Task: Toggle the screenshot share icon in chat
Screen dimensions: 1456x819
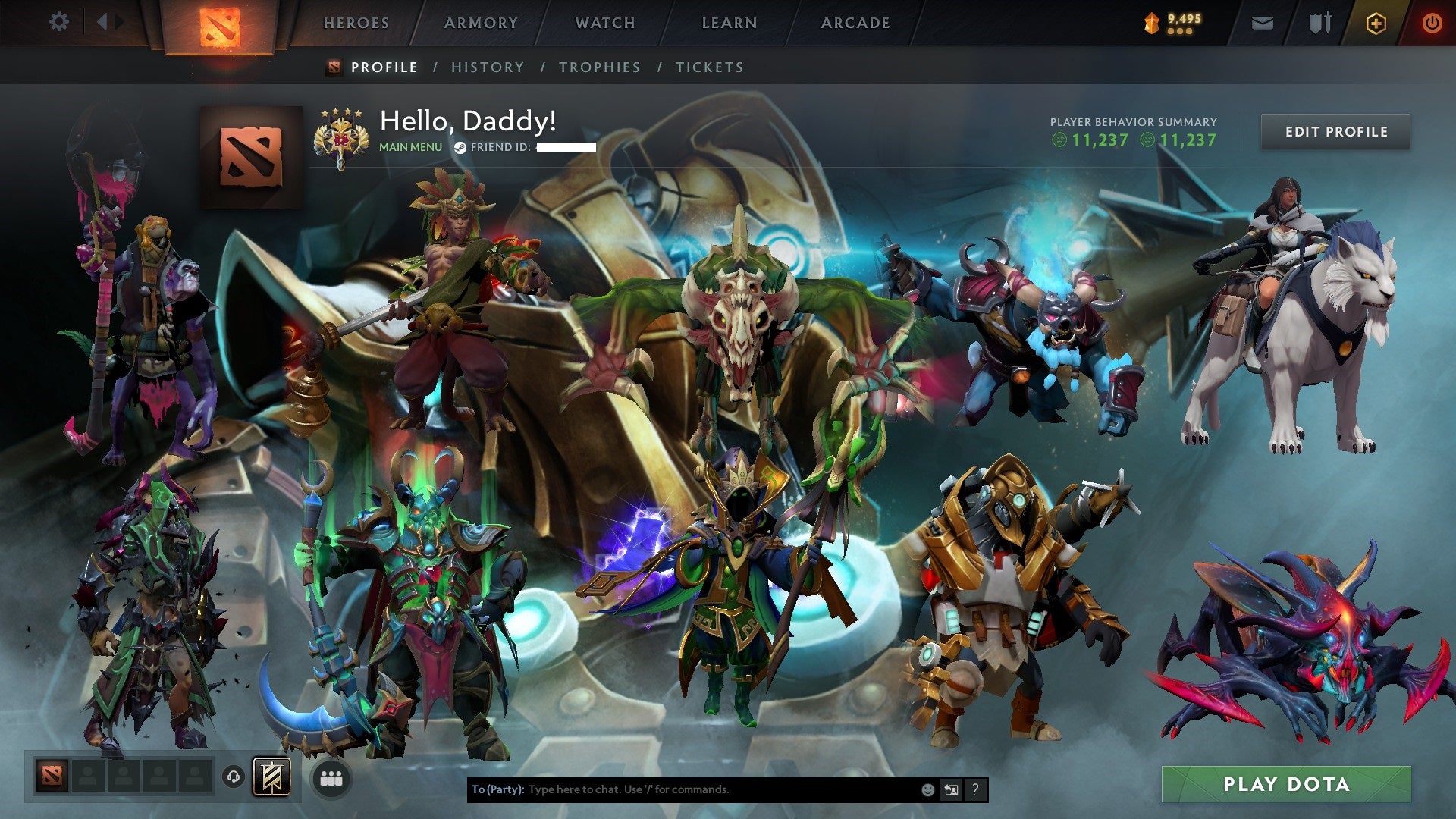Action: click(950, 789)
